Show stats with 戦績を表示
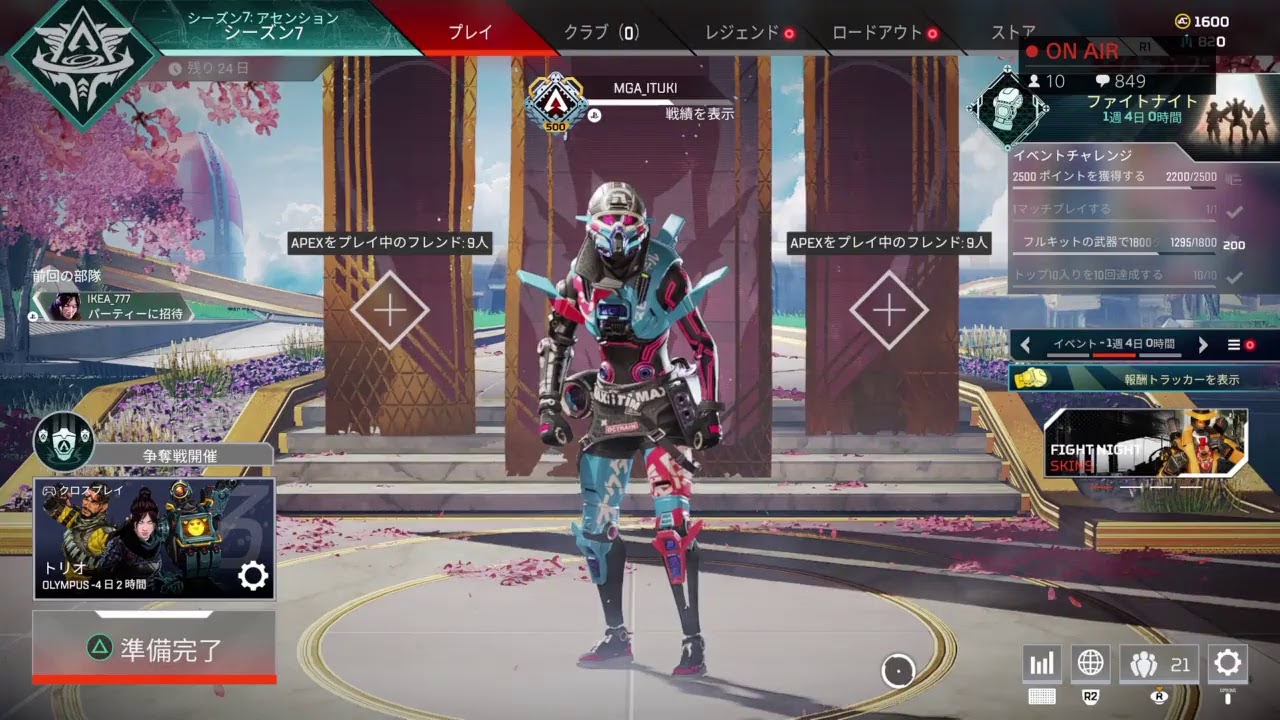 click(x=699, y=114)
